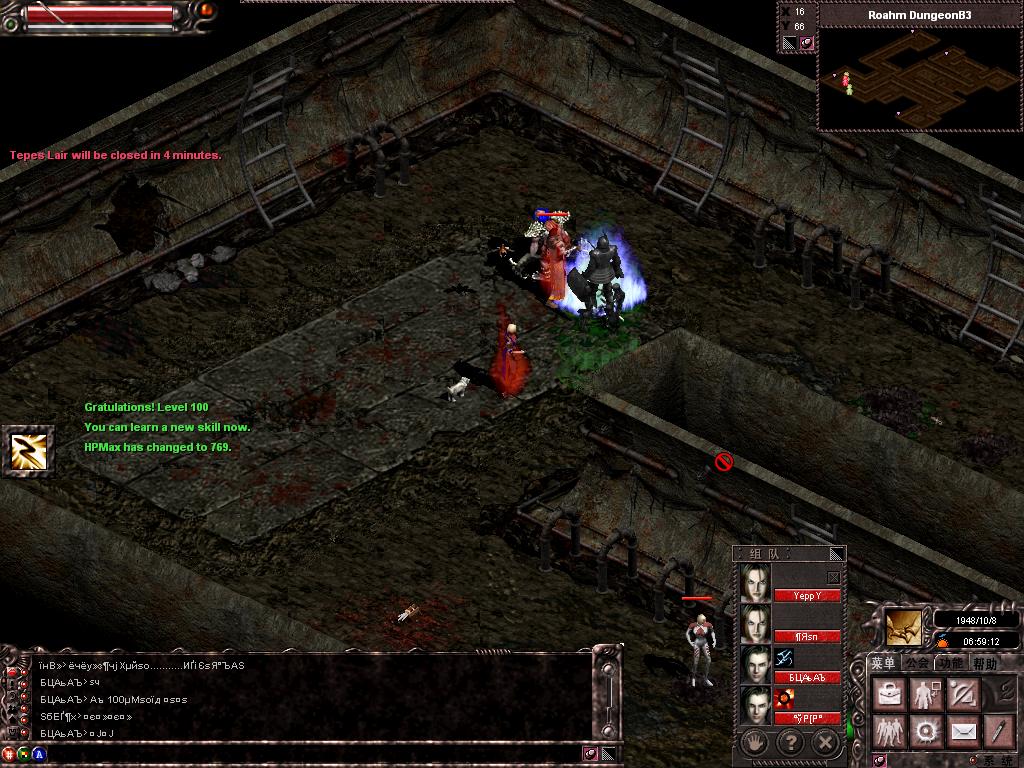
Task: Click the quill pen menu icon
Action: tap(998, 731)
